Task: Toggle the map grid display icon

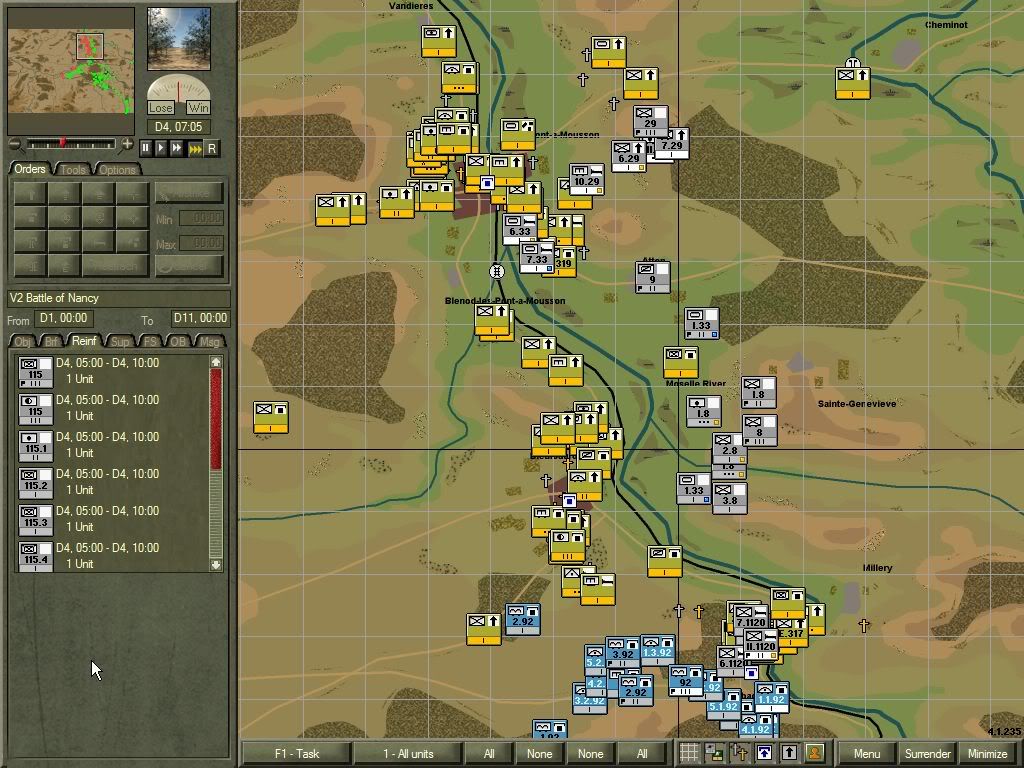Action: (689, 753)
